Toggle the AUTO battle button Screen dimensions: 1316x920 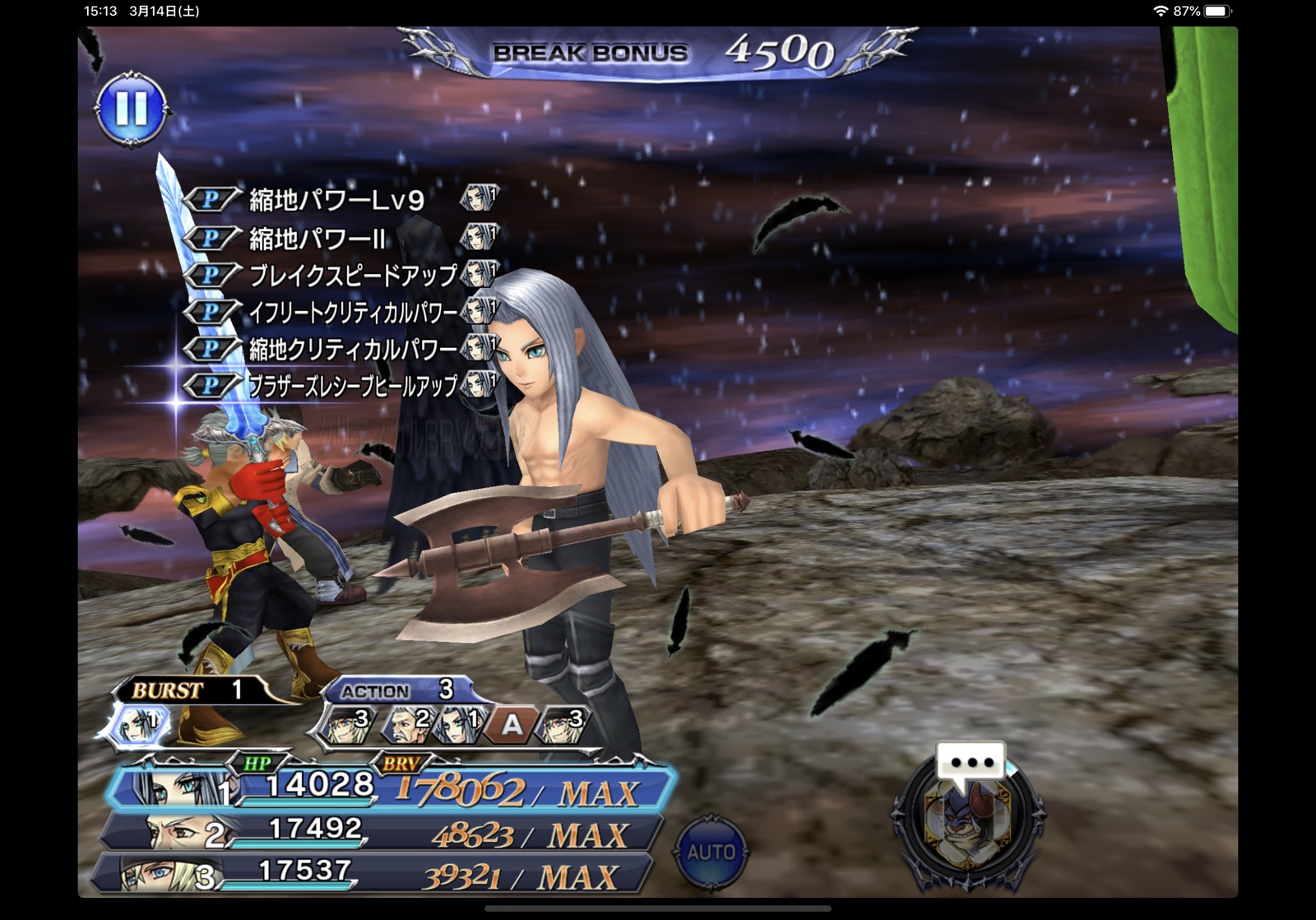711,852
